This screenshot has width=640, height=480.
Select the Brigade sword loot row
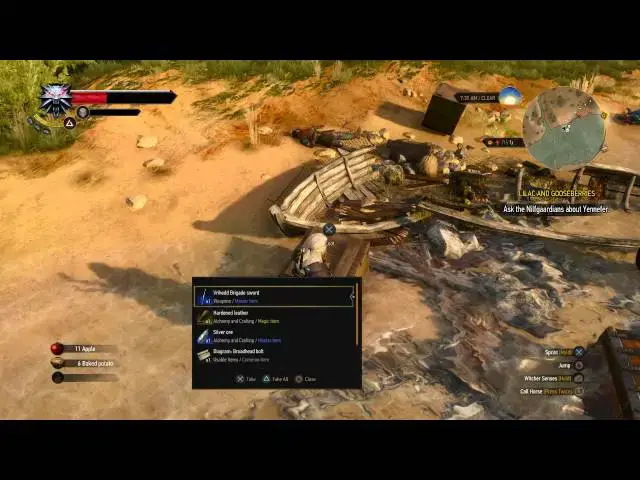click(x=274, y=296)
